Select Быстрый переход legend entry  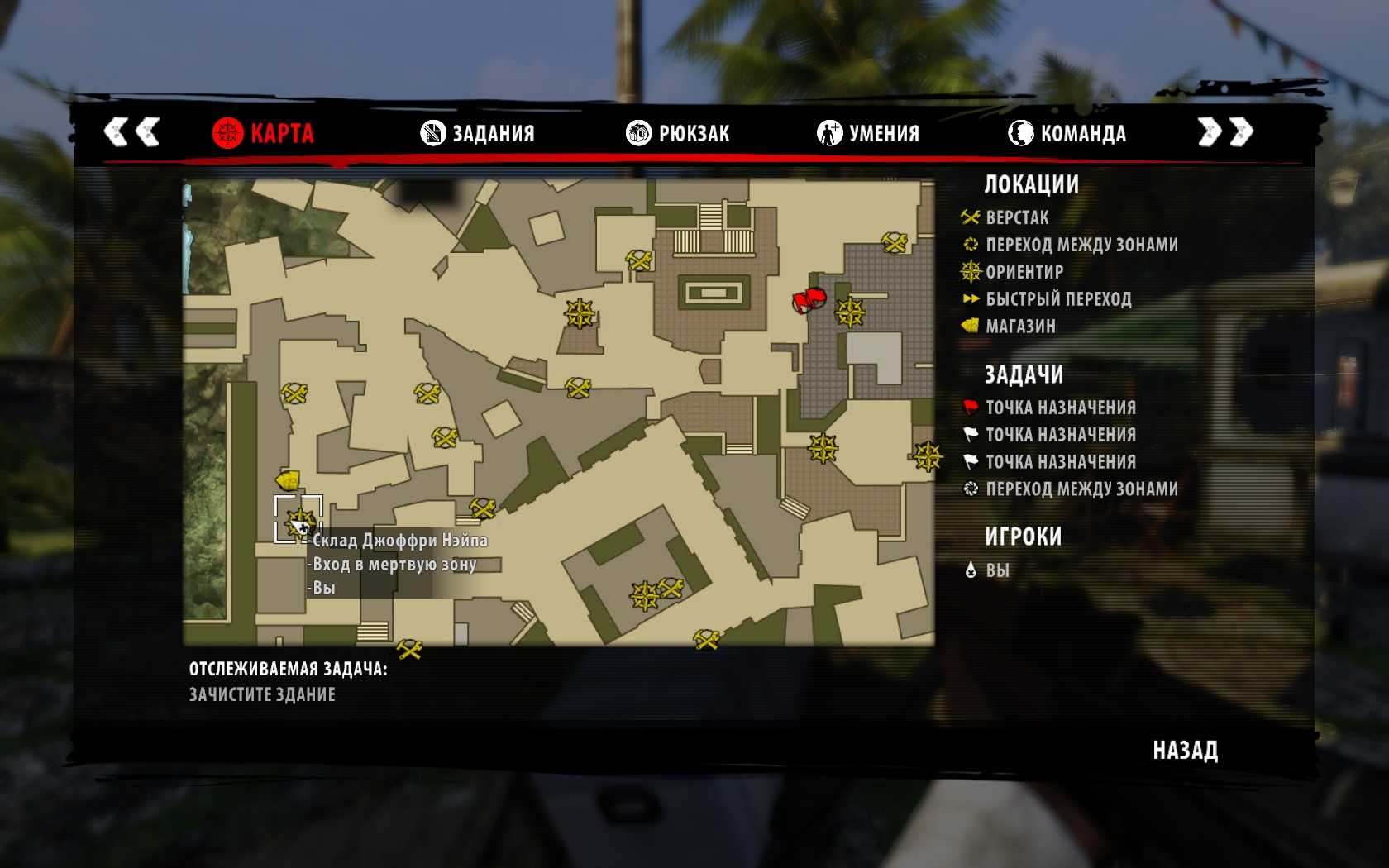pos(1057,298)
